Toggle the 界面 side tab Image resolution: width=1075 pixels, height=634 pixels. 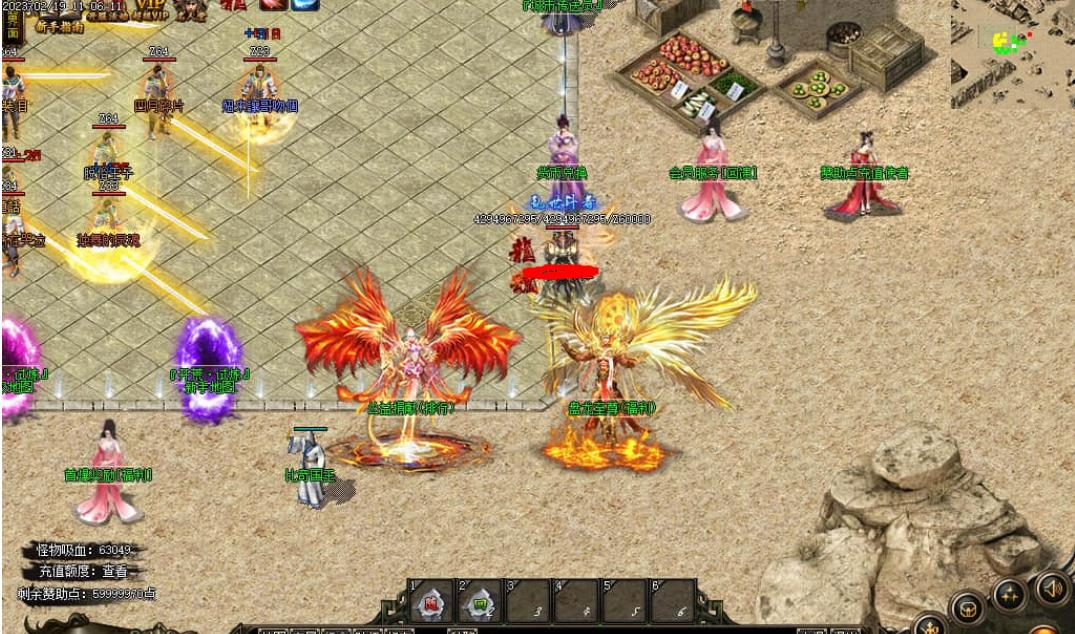point(12,26)
